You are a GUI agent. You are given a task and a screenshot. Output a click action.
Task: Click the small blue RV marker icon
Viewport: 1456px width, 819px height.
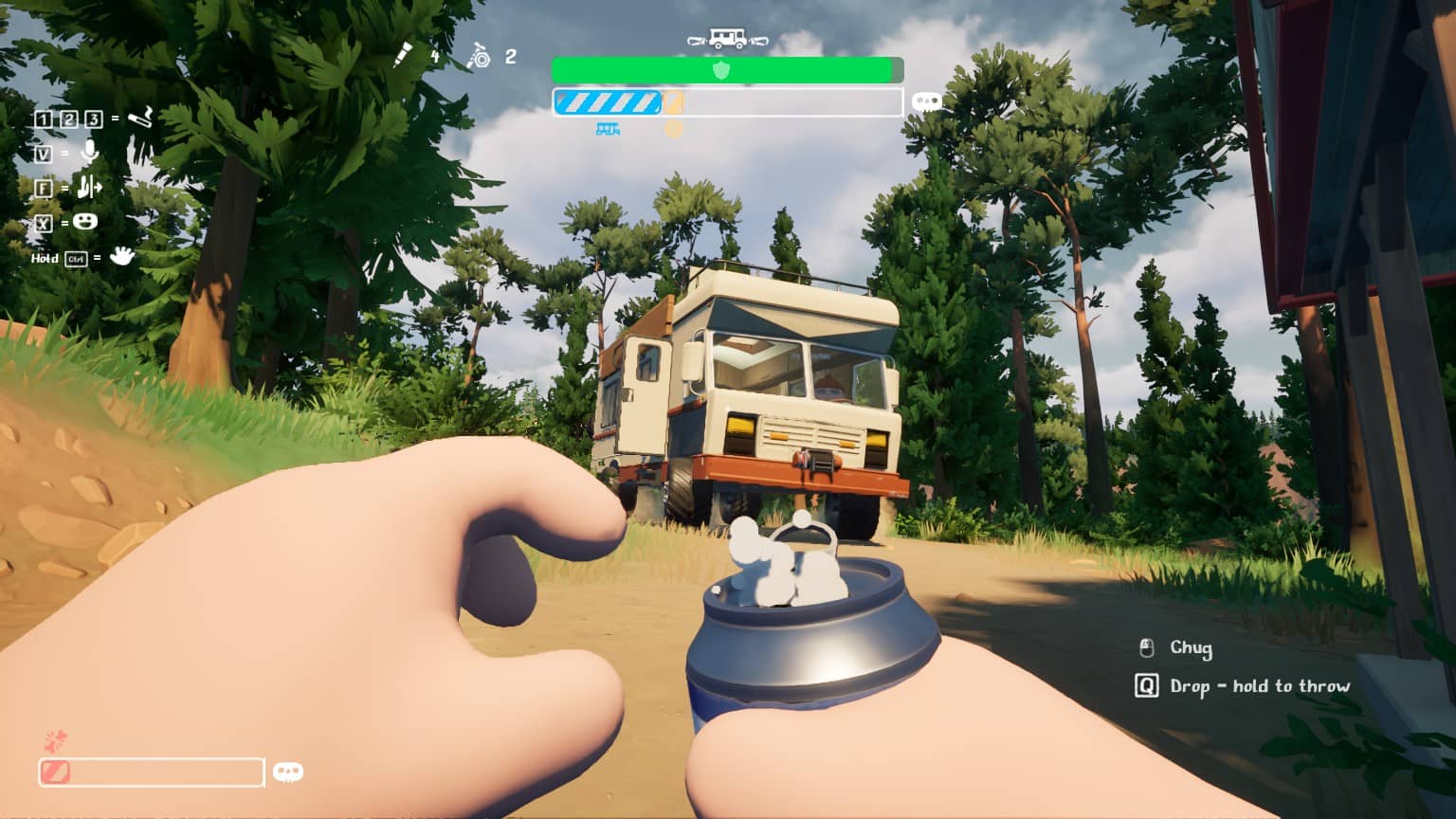[x=608, y=130]
